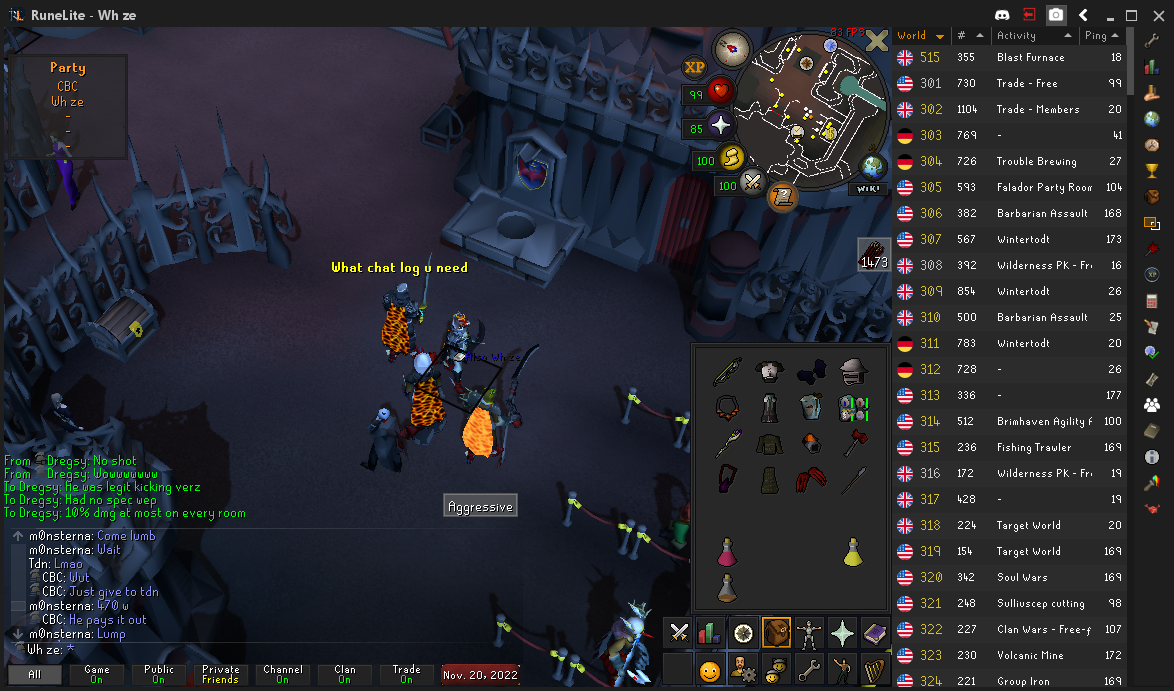Toggle the quick-prayer orb
Image resolution: width=1174 pixels, height=691 pixels.
[x=721, y=125]
